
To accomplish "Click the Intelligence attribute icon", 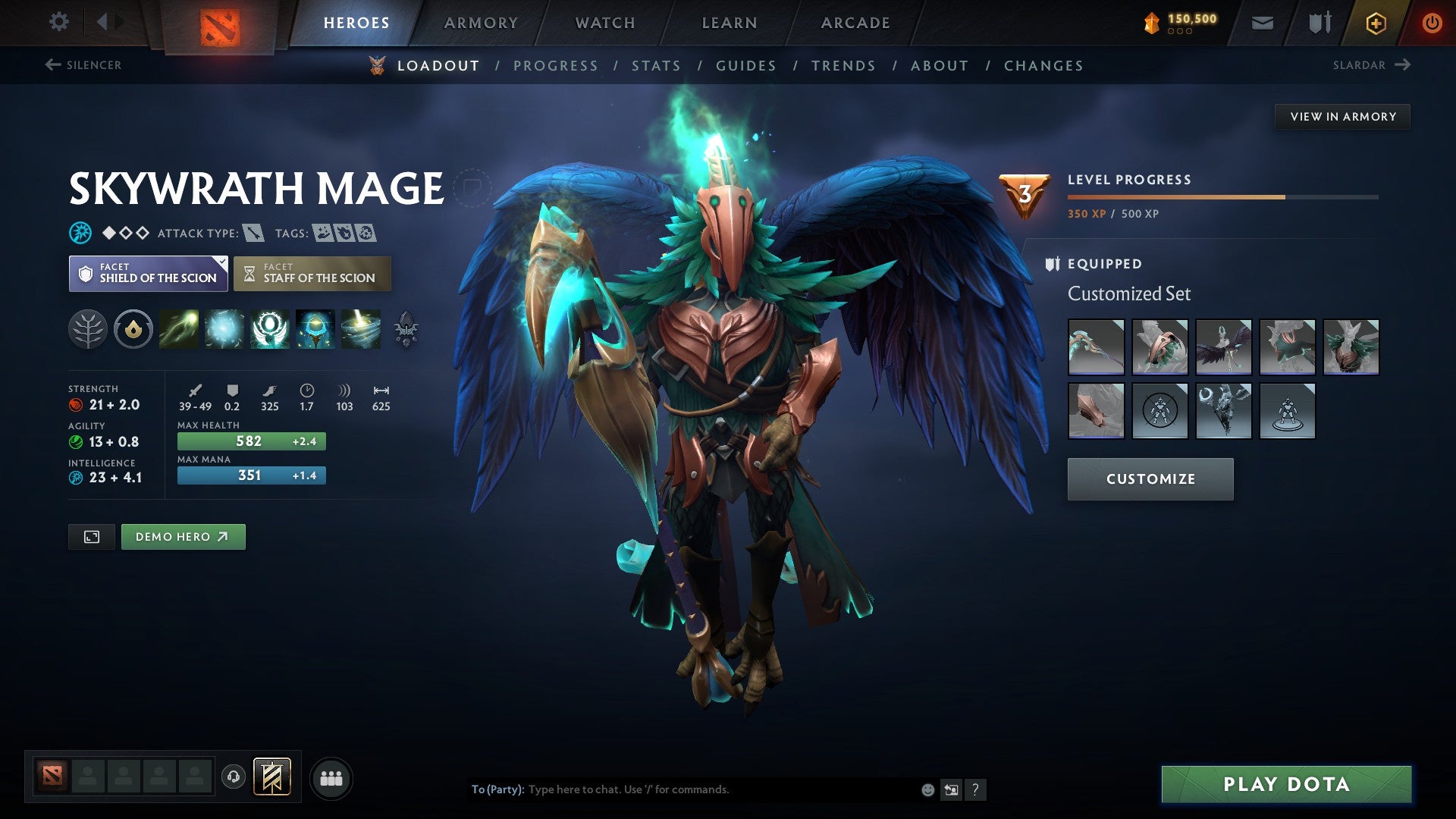I will click(75, 478).
